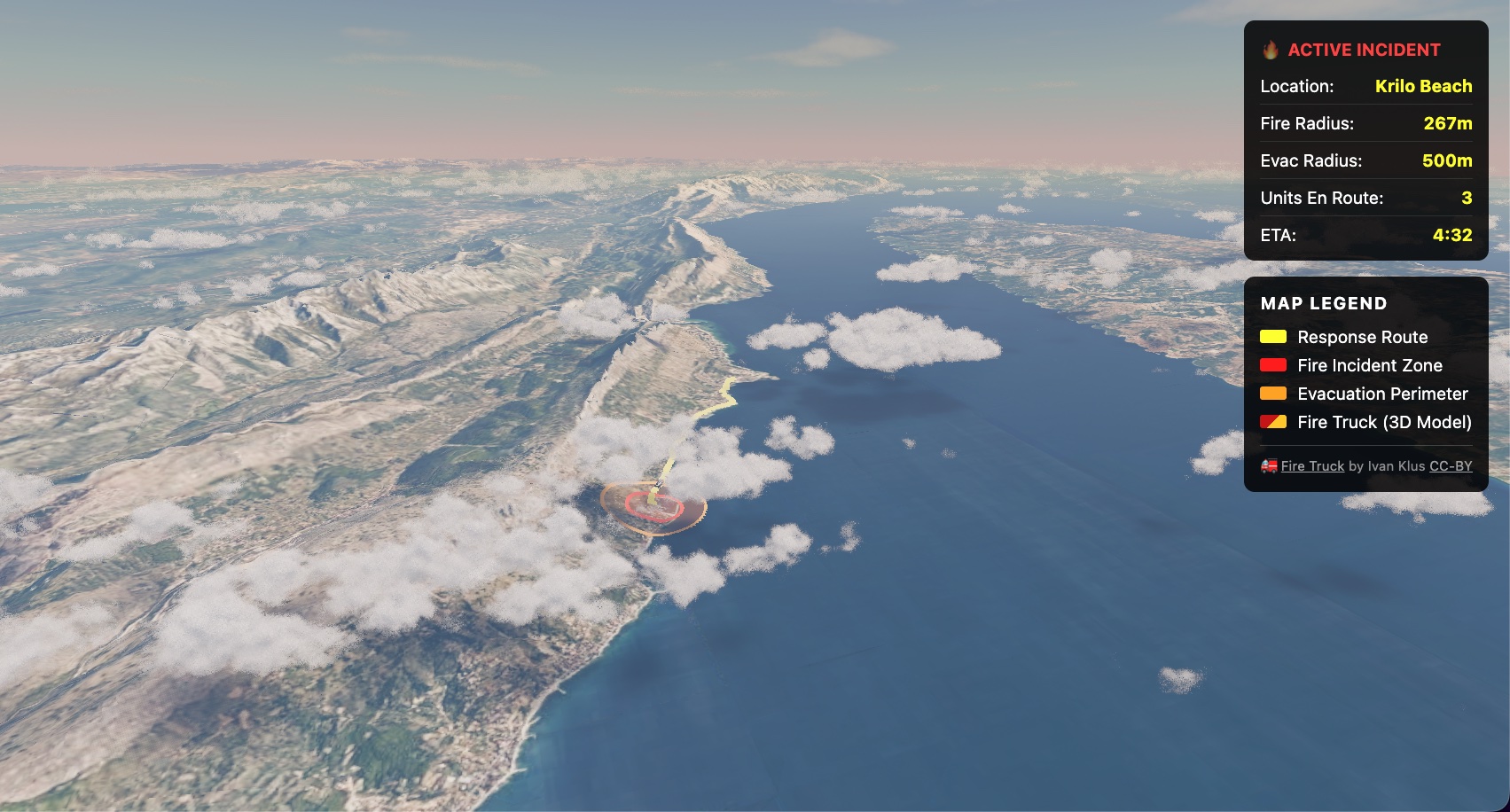Toggle the Evacuation Perimeter legend entry
The height and width of the screenshot is (812, 1510).
tap(1381, 394)
